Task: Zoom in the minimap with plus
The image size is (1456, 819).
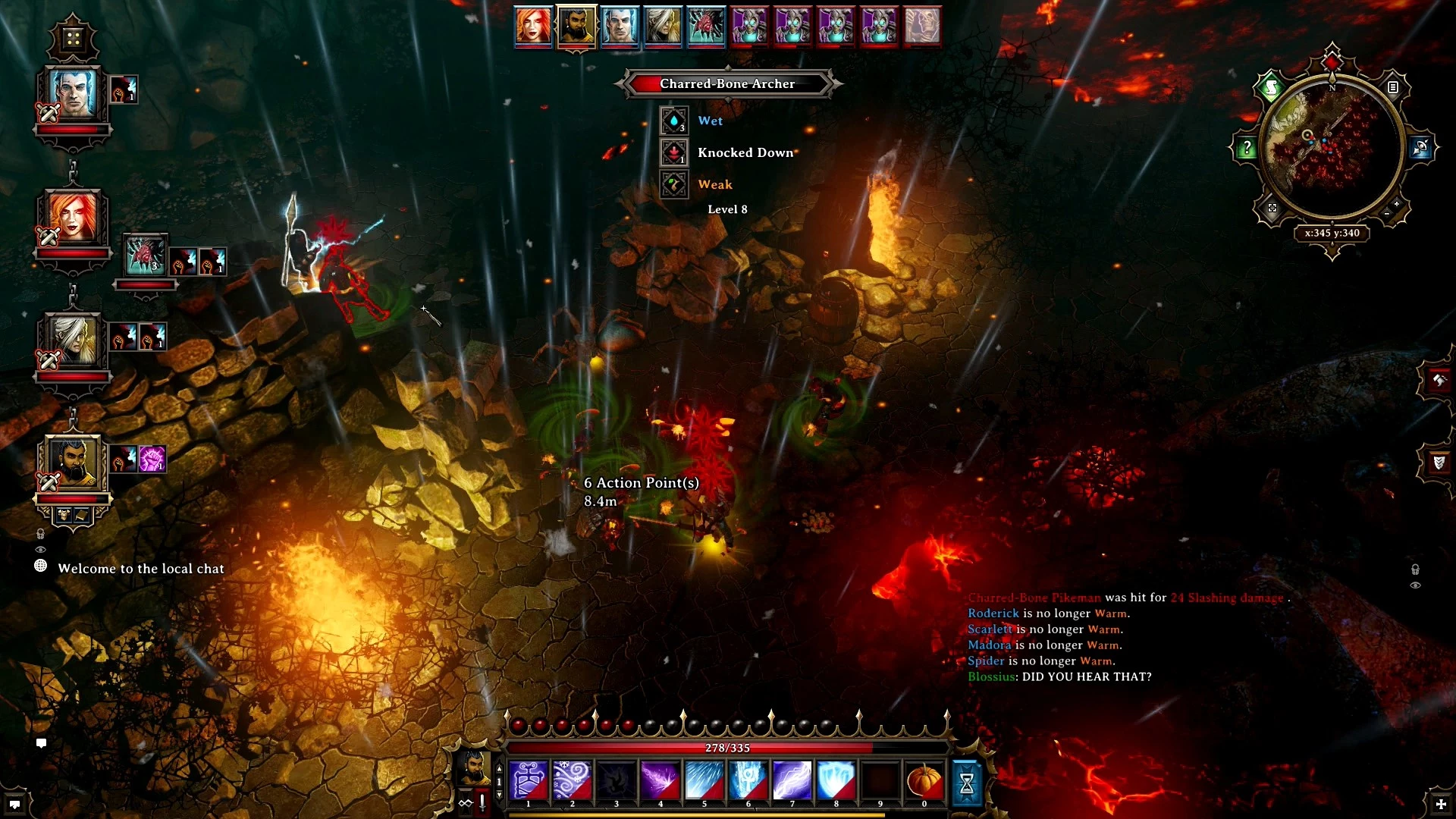Action: click(x=1397, y=205)
